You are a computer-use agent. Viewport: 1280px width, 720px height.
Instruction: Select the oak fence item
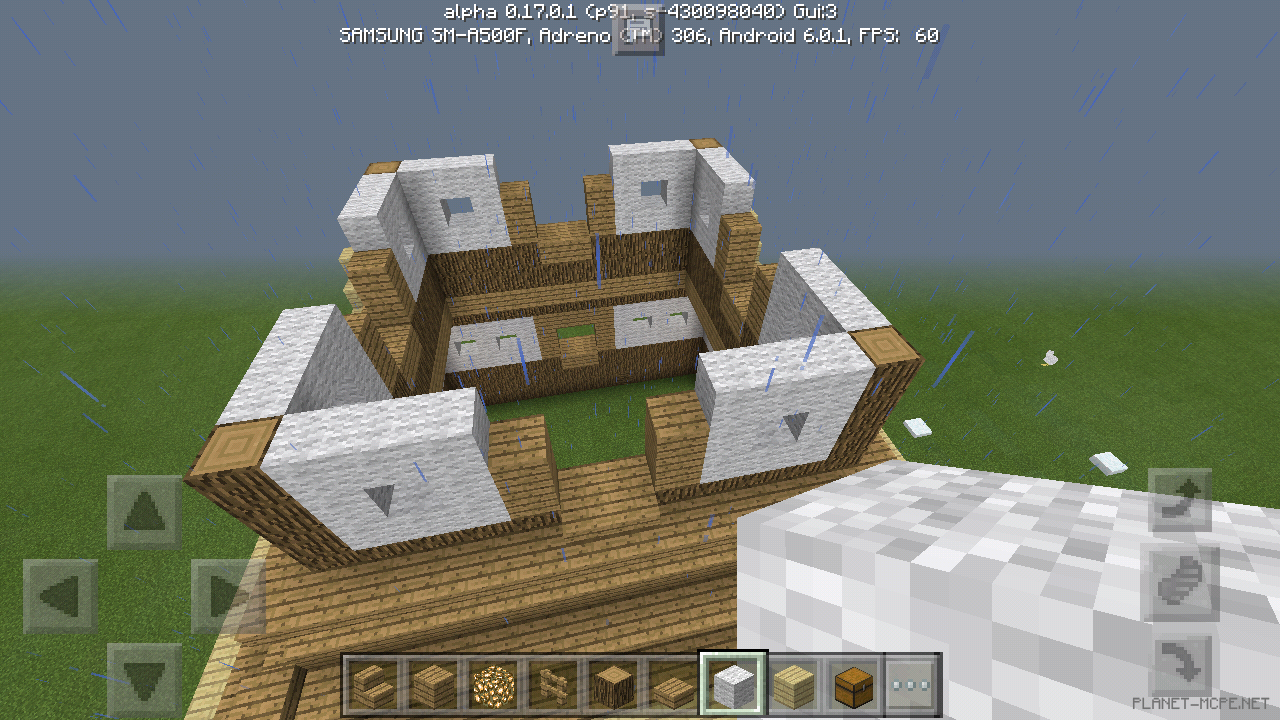click(x=553, y=685)
